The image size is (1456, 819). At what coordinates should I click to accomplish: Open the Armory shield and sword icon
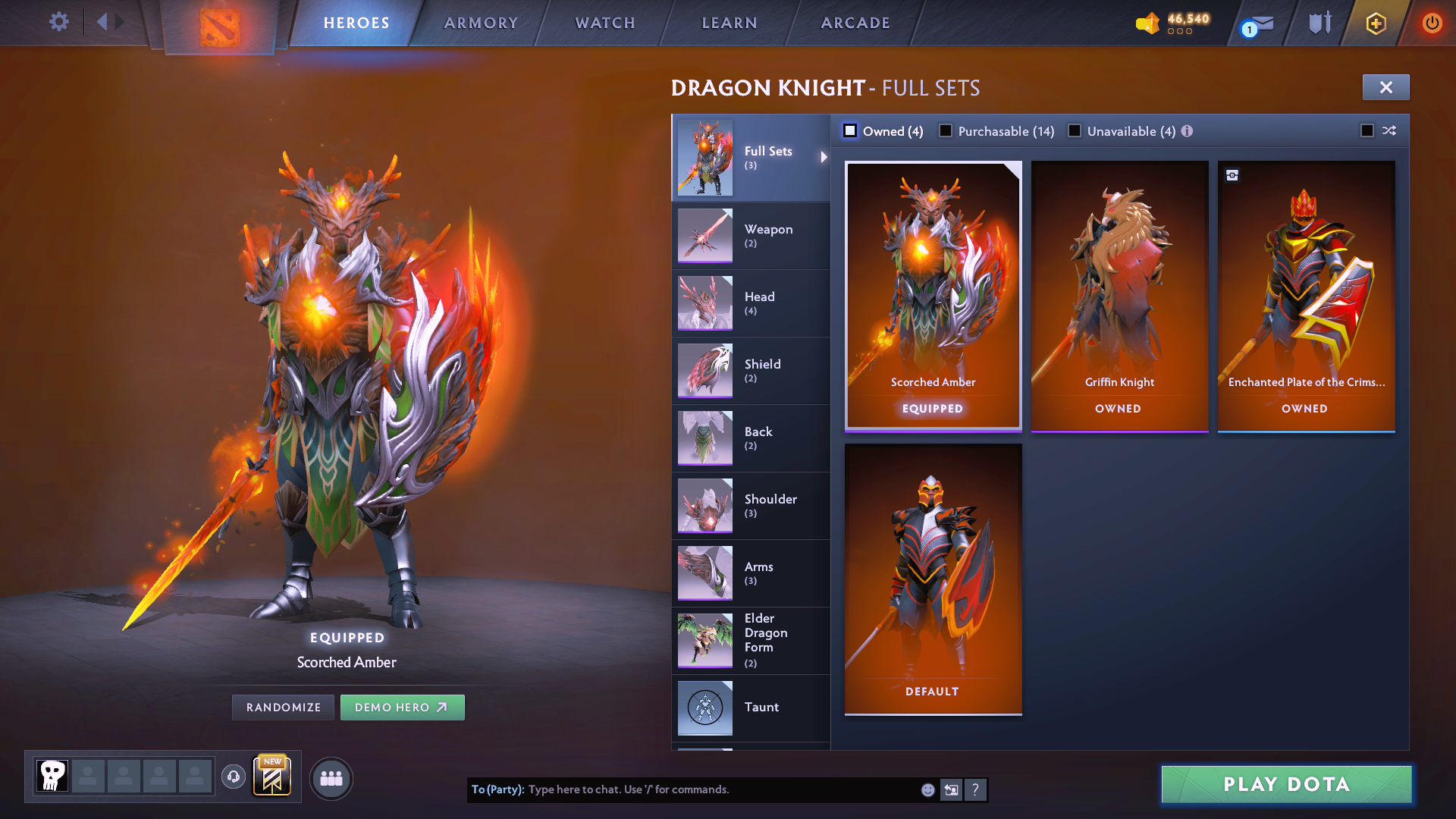click(x=1318, y=23)
